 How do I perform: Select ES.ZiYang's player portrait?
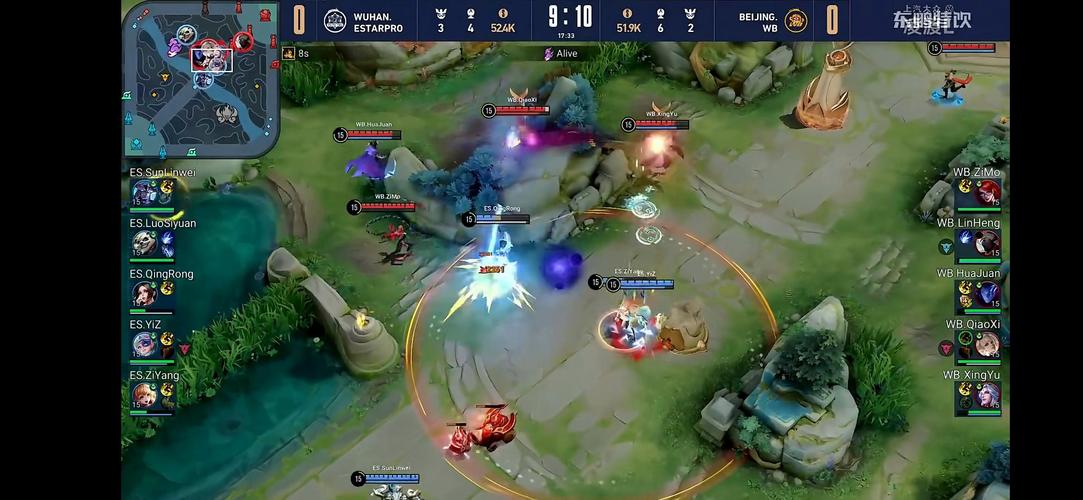[x=145, y=396]
